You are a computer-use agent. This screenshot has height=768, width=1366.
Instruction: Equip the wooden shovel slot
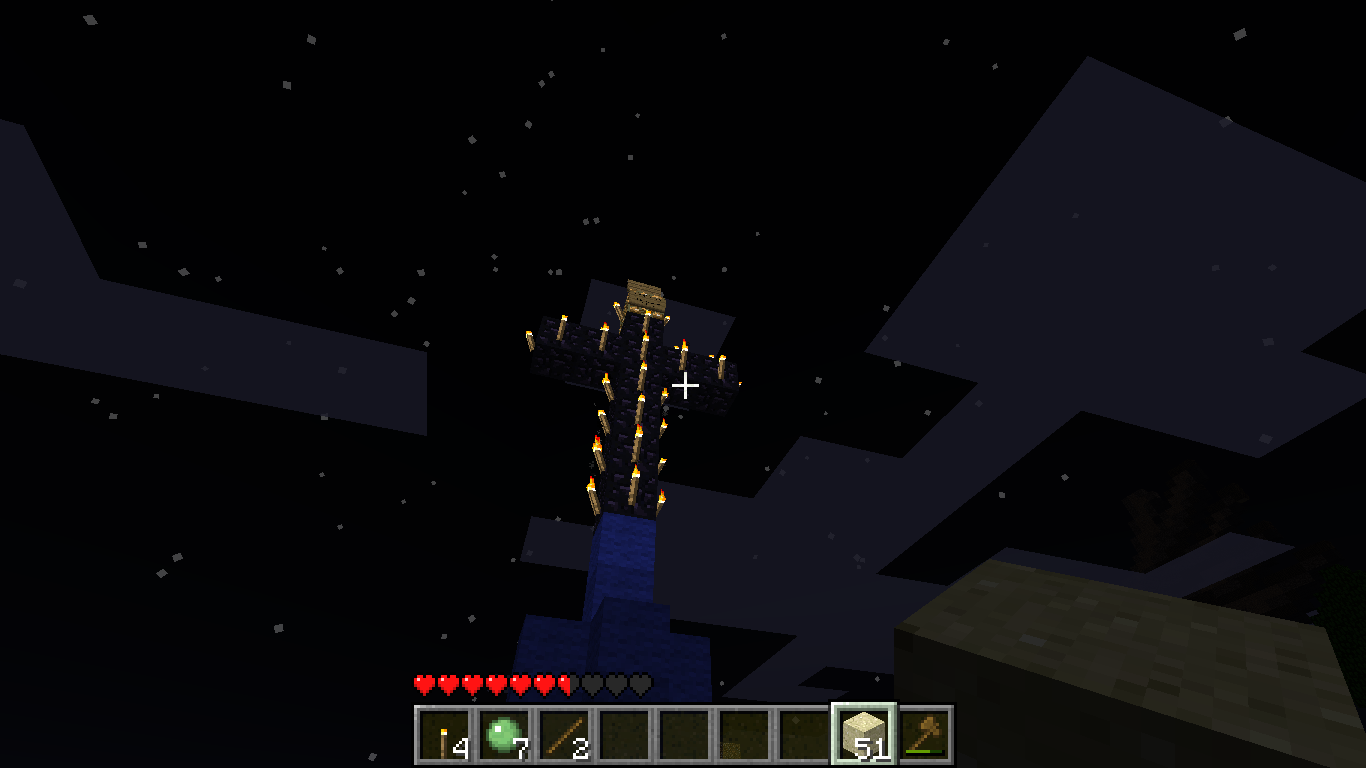925,736
